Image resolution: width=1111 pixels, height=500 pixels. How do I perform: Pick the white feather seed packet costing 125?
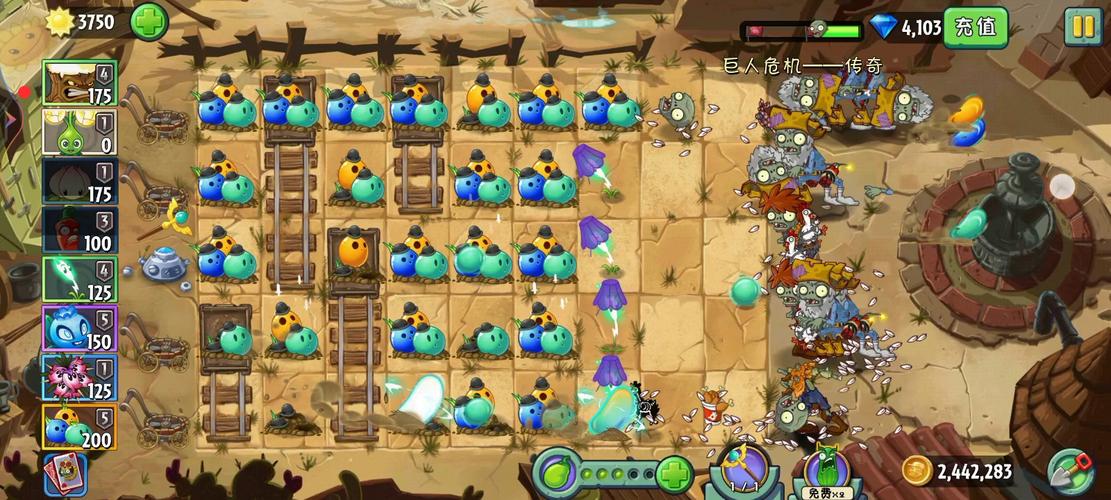pos(79,279)
